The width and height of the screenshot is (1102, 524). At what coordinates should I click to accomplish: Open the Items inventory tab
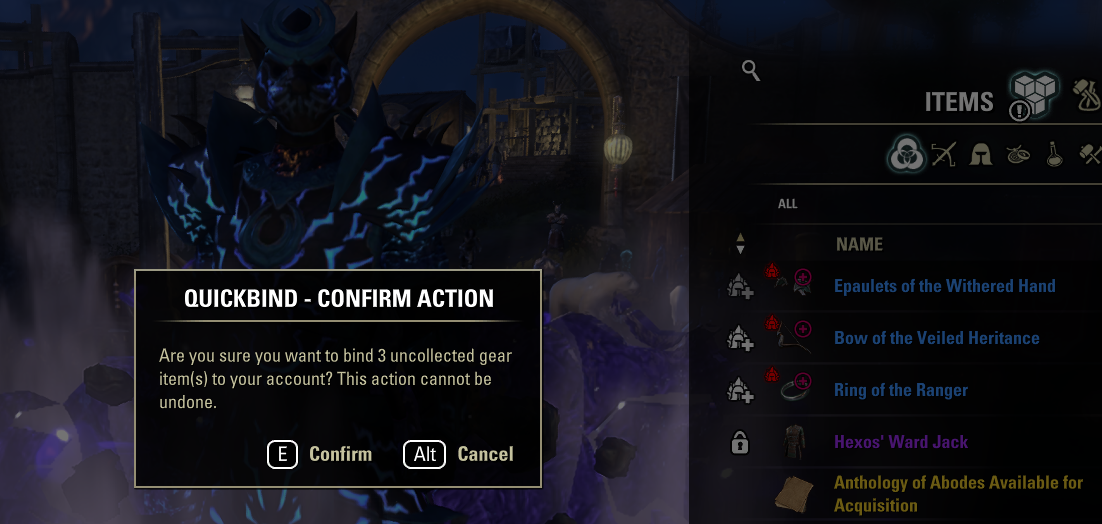point(1032,97)
